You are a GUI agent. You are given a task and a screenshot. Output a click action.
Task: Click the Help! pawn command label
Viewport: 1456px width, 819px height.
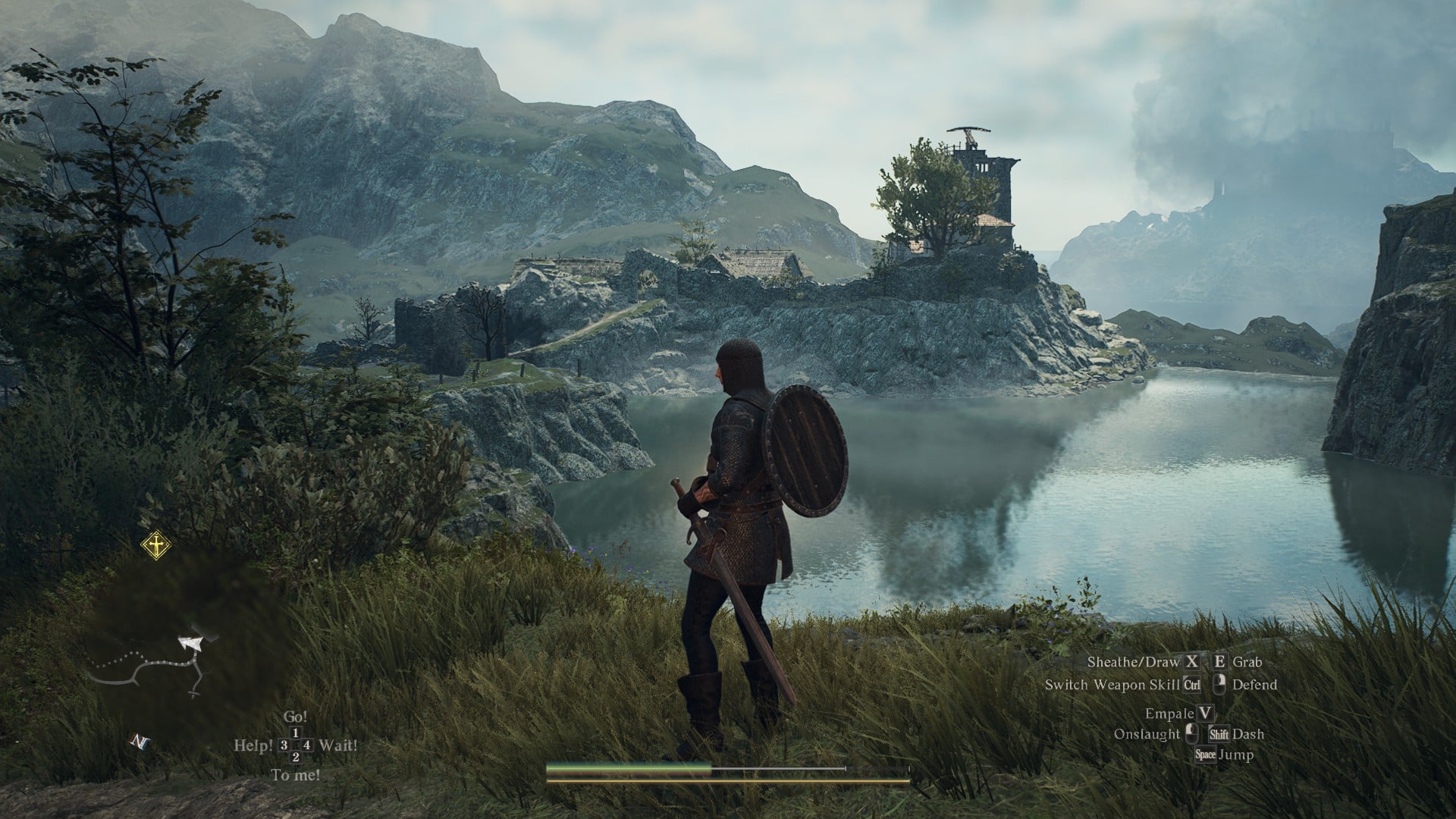pos(253,745)
